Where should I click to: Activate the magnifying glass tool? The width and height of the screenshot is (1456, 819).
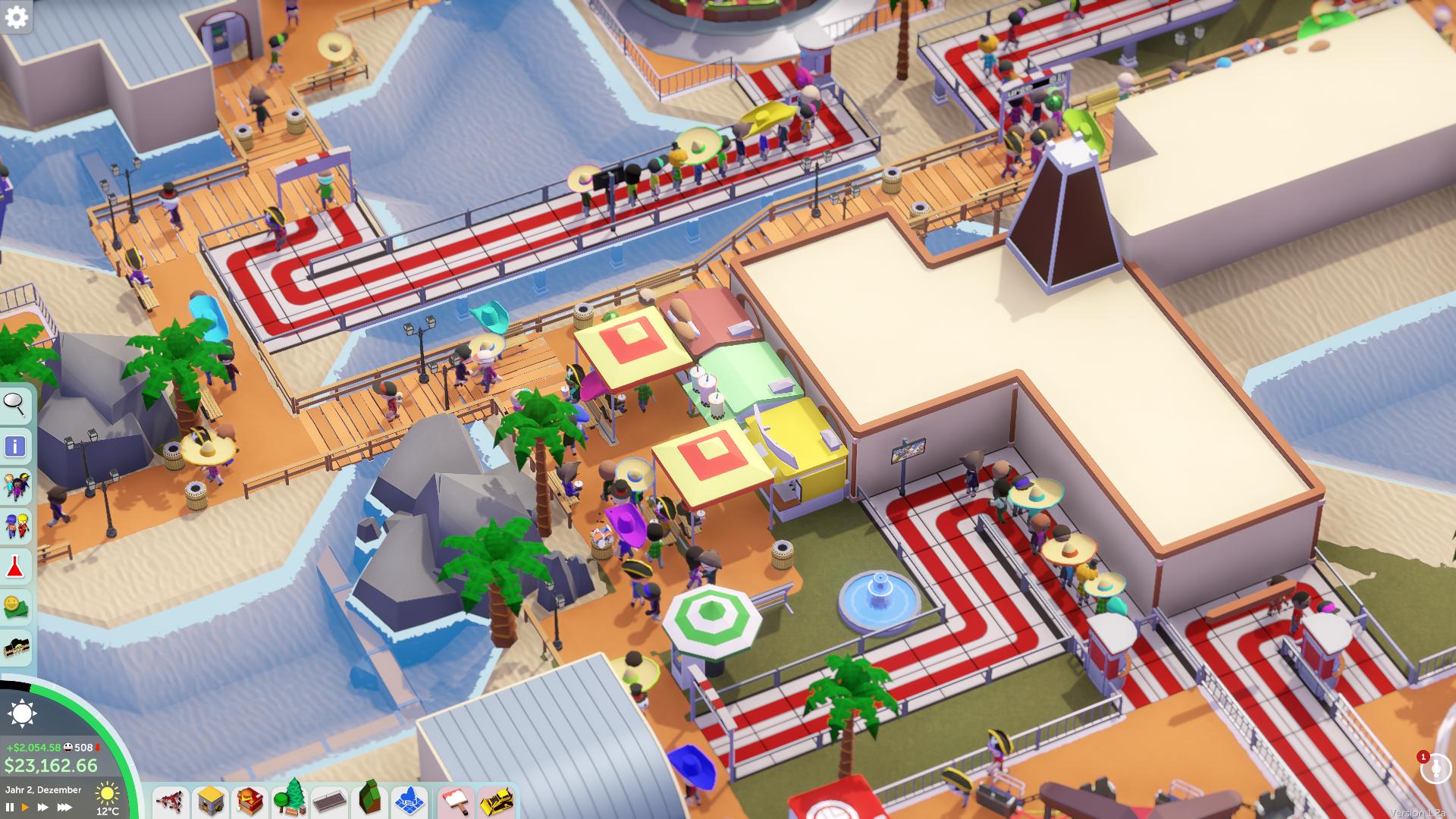[x=15, y=405]
